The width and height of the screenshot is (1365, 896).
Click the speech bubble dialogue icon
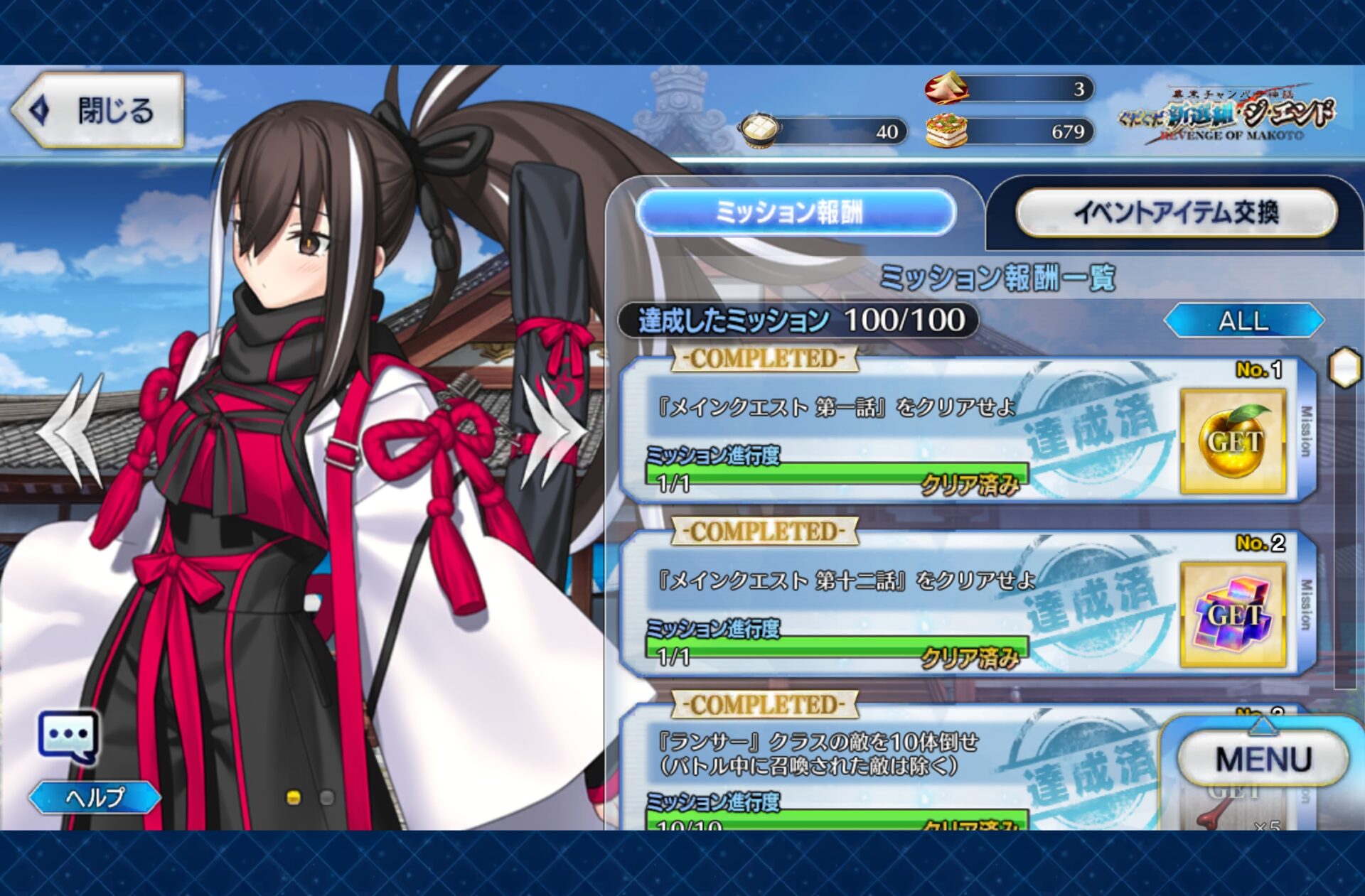coord(68,736)
